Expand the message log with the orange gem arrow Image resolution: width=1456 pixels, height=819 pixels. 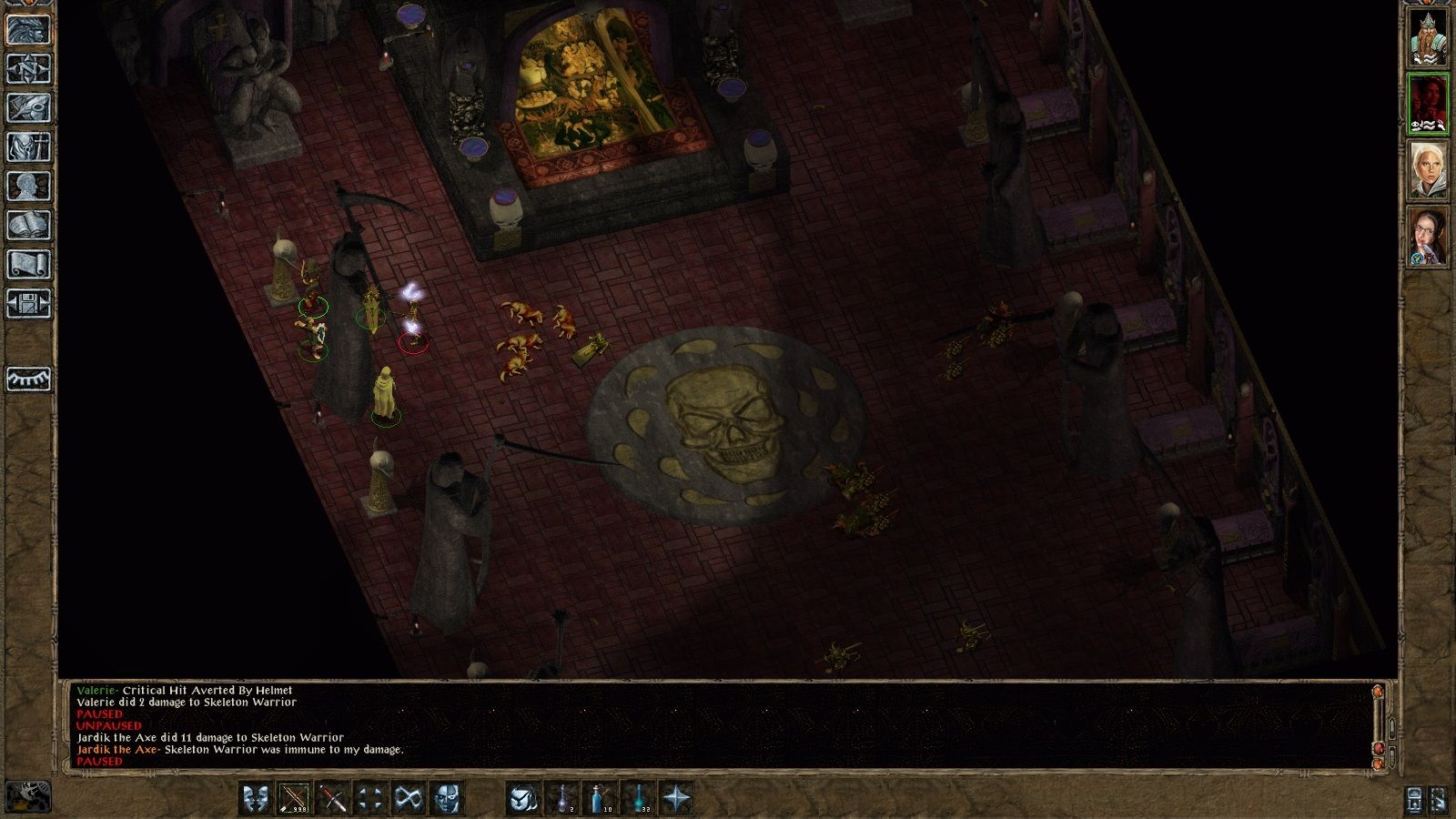click(1377, 691)
